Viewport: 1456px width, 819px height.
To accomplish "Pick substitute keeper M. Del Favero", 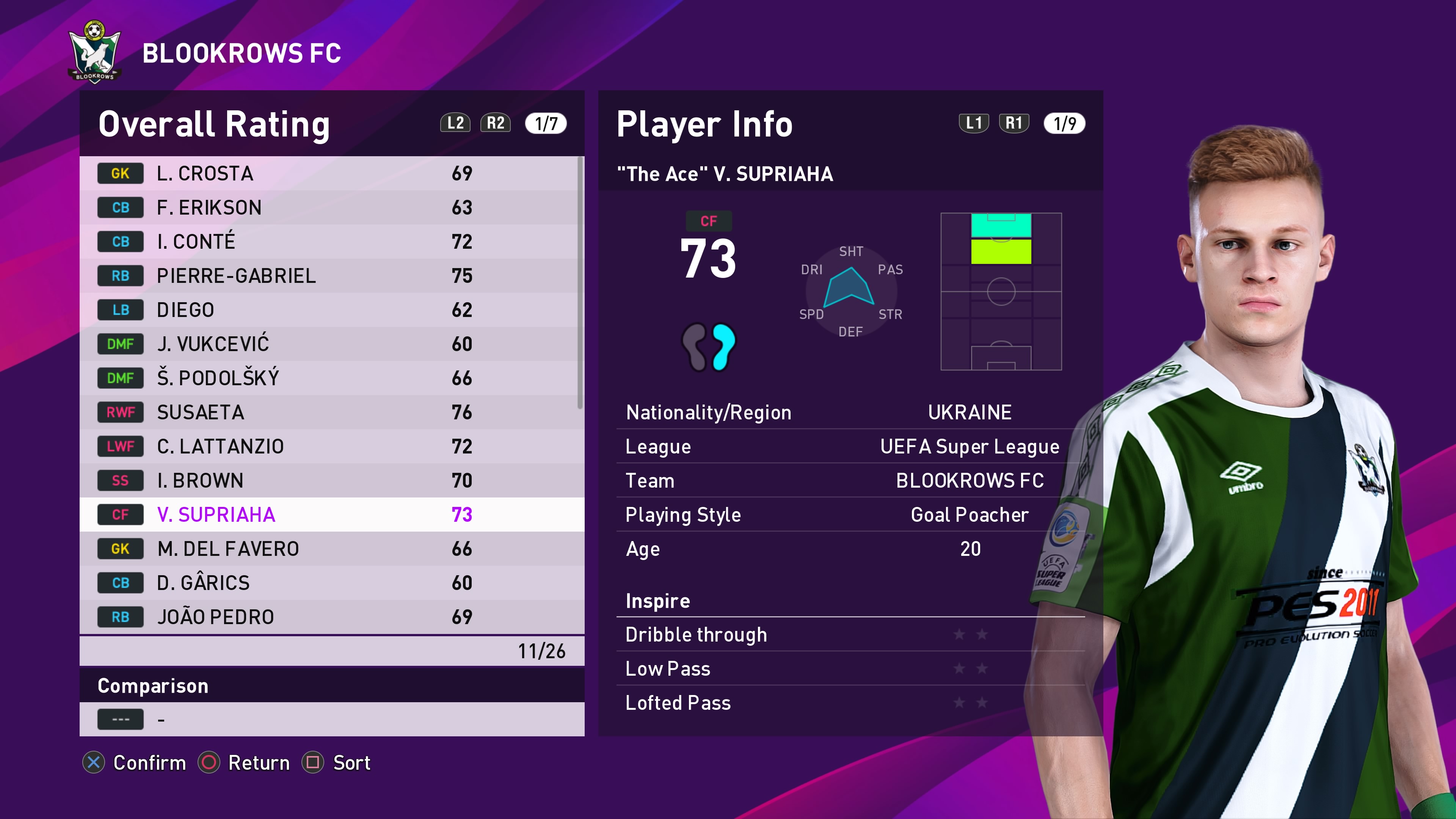I will [332, 549].
